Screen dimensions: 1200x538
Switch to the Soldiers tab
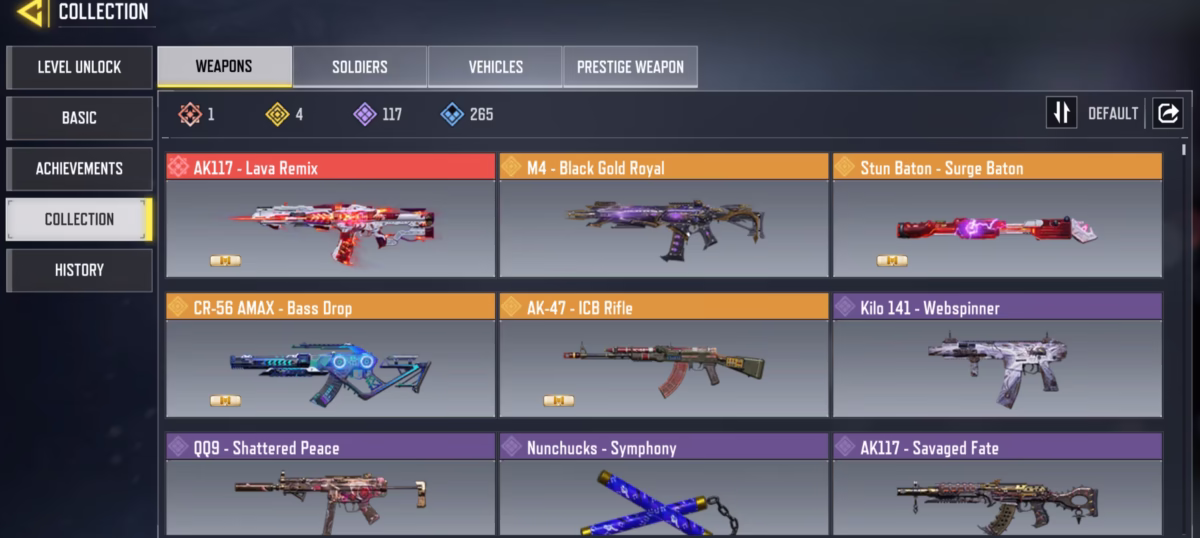click(x=360, y=67)
